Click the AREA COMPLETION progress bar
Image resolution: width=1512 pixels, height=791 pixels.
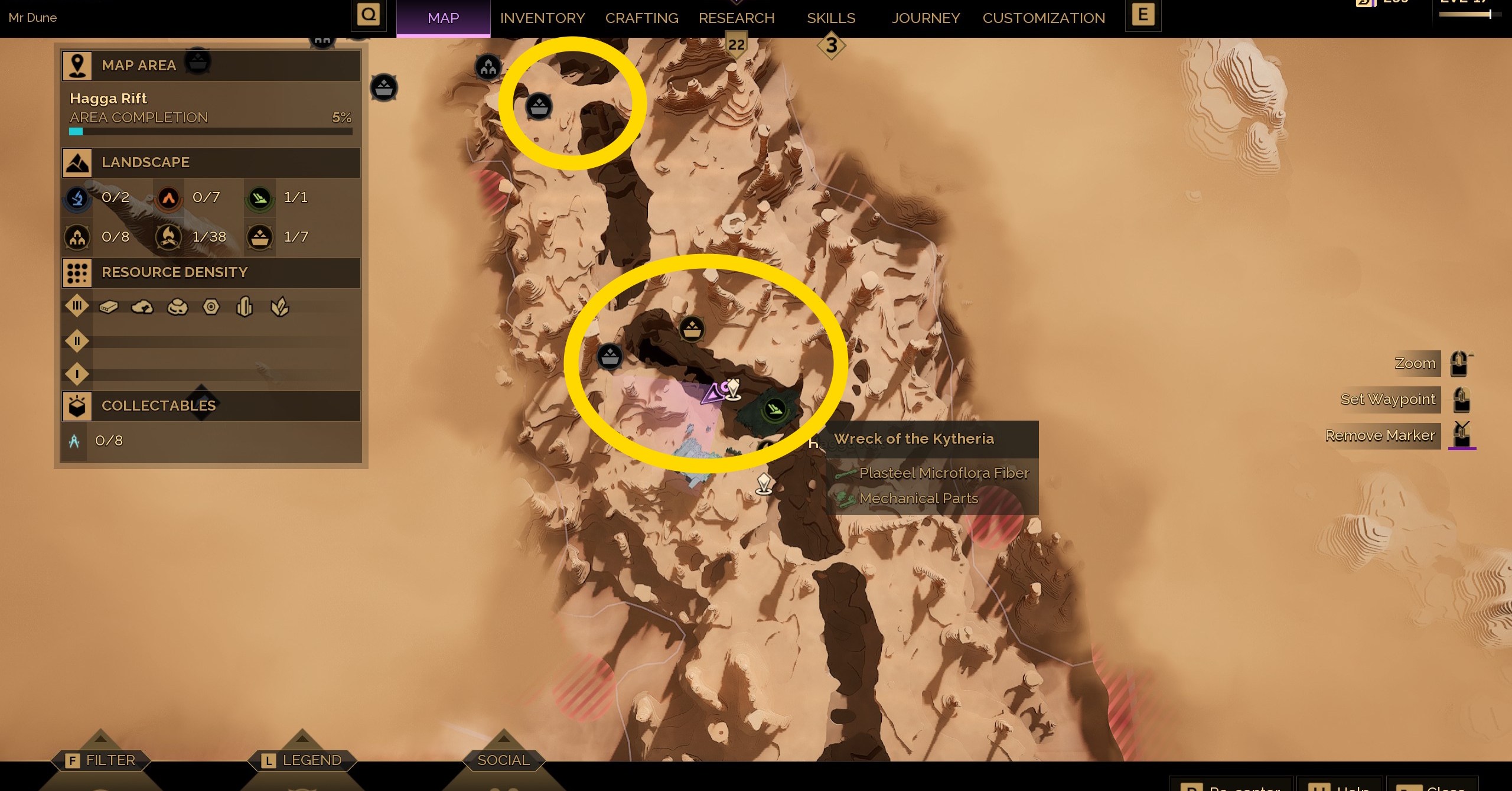click(210, 131)
